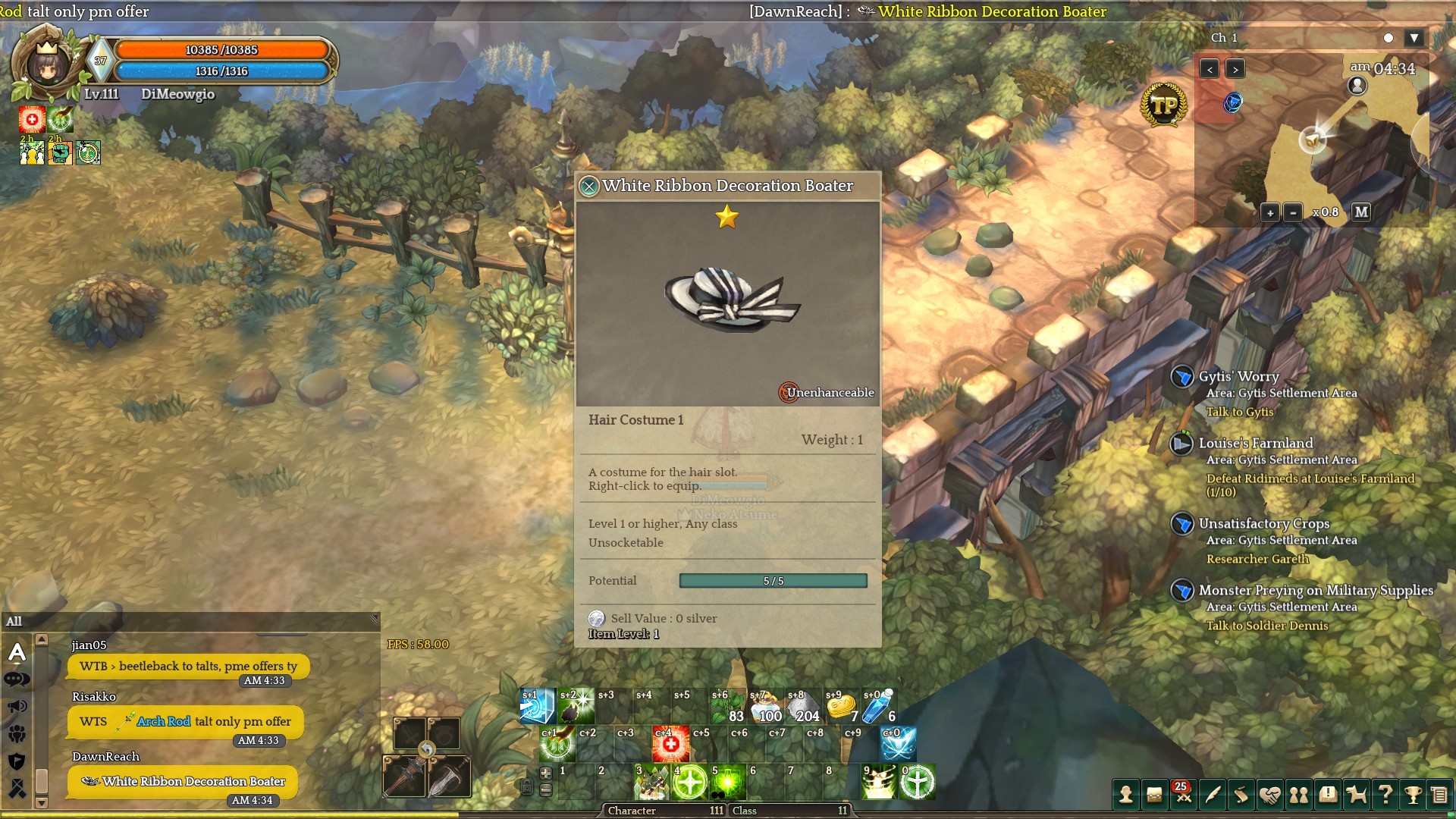1456x819 pixels.
Task: Close the White Ribbon Decoration Boater tooltip
Action: pos(589,186)
